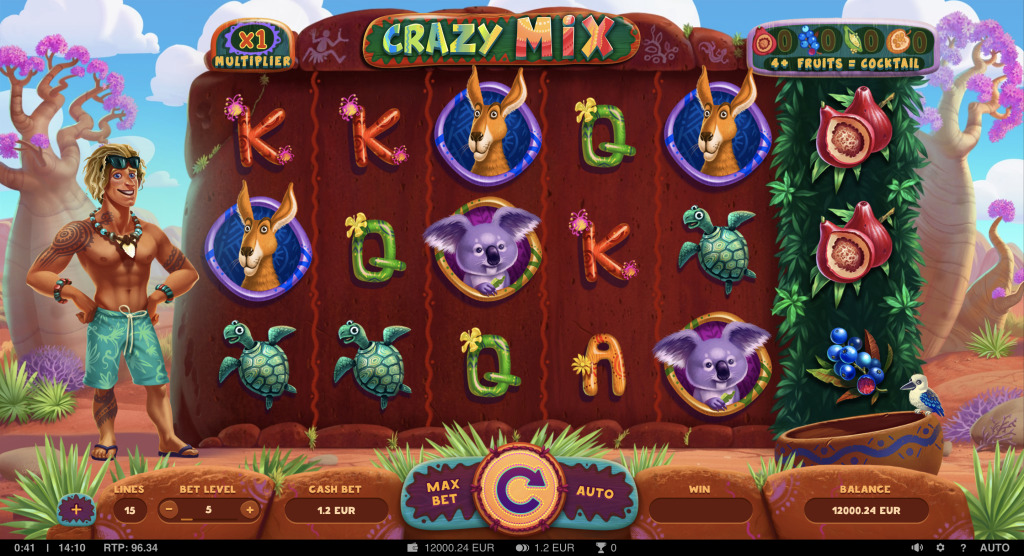Toggle sound with the speaker icon

click(917, 548)
